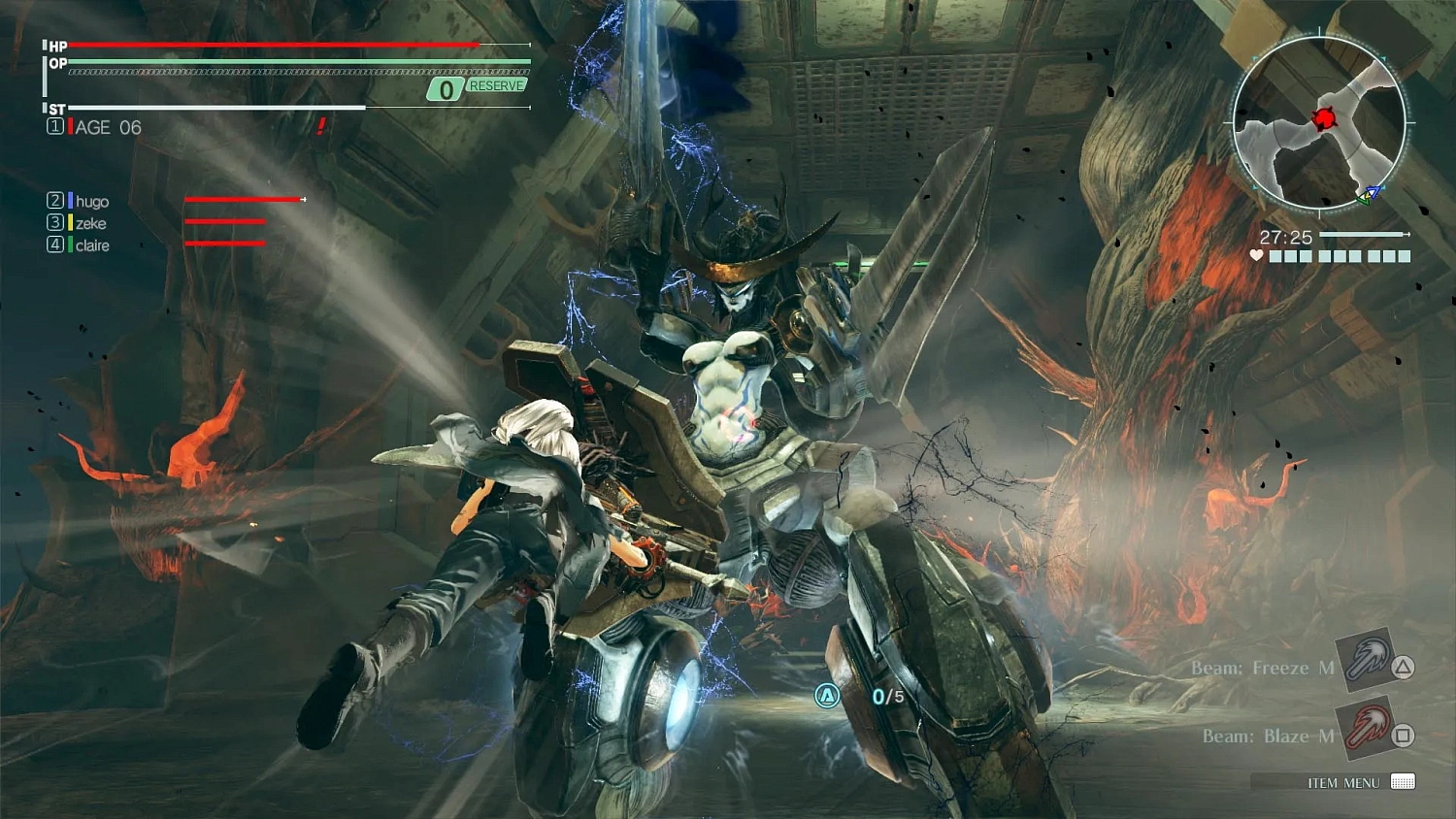Select the red enemy marker on the minimap
This screenshot has width=1456, height=819.
pyautogui.click(x=1324, y=120)
